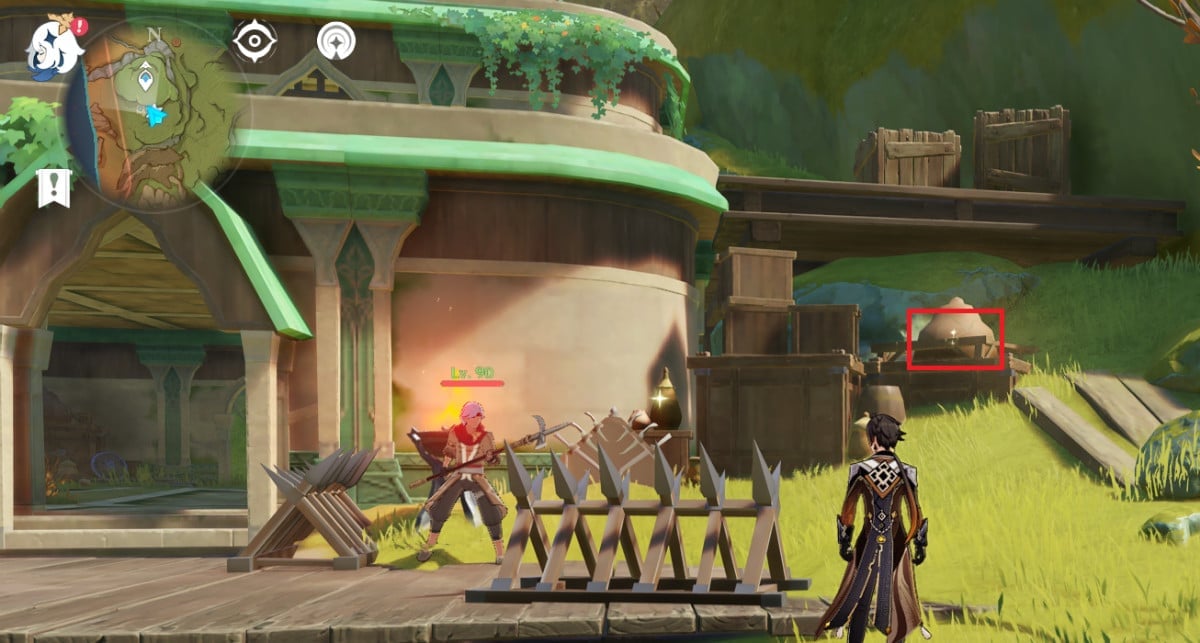Viewport: 1200px width, 643px height.
Task: Activate the eye-shaped Elemental Sight icon
Action: pos(254,42)
